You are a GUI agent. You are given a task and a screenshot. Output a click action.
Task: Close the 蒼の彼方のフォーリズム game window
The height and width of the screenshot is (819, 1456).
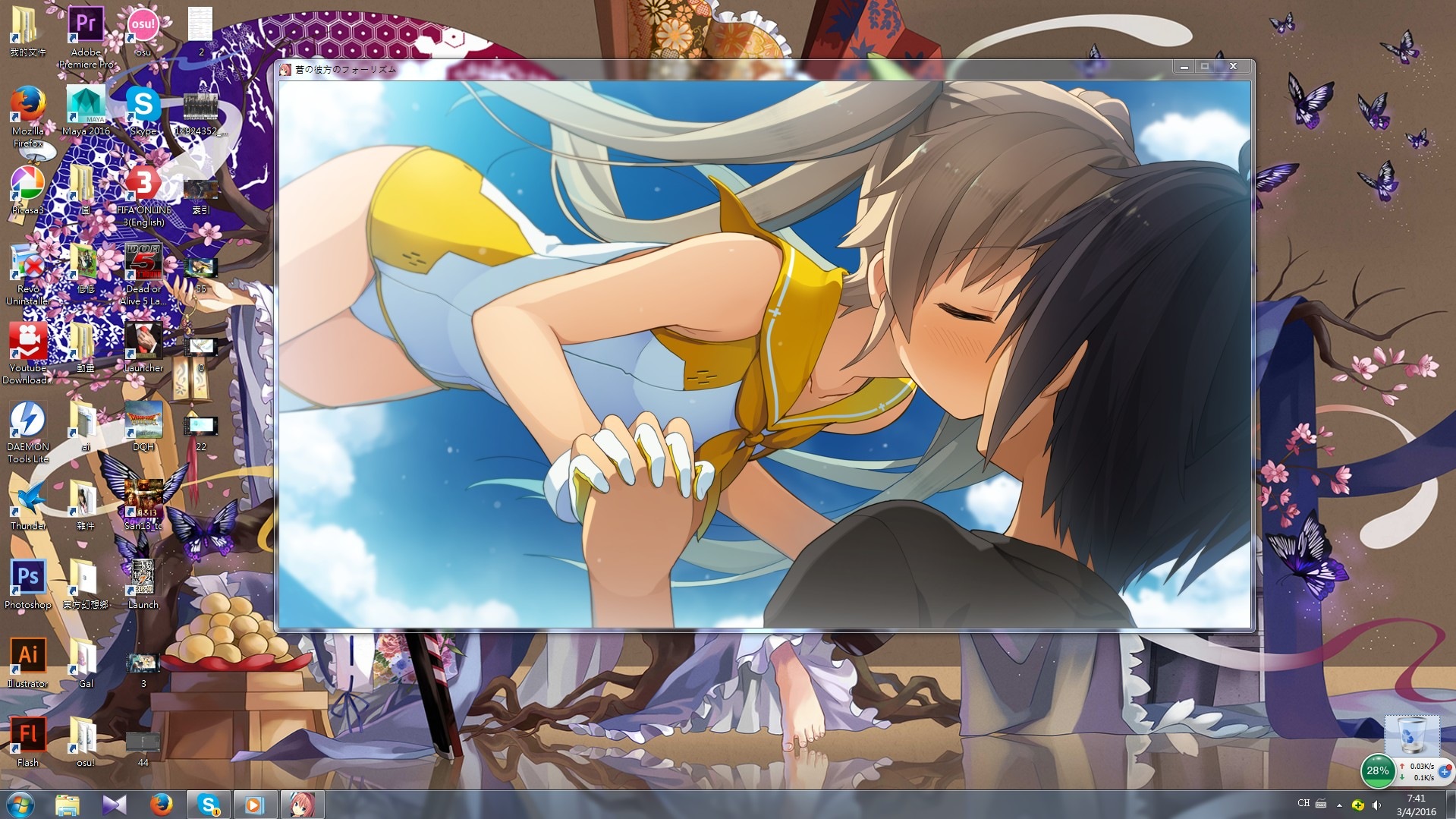[x=1233, y=67]
